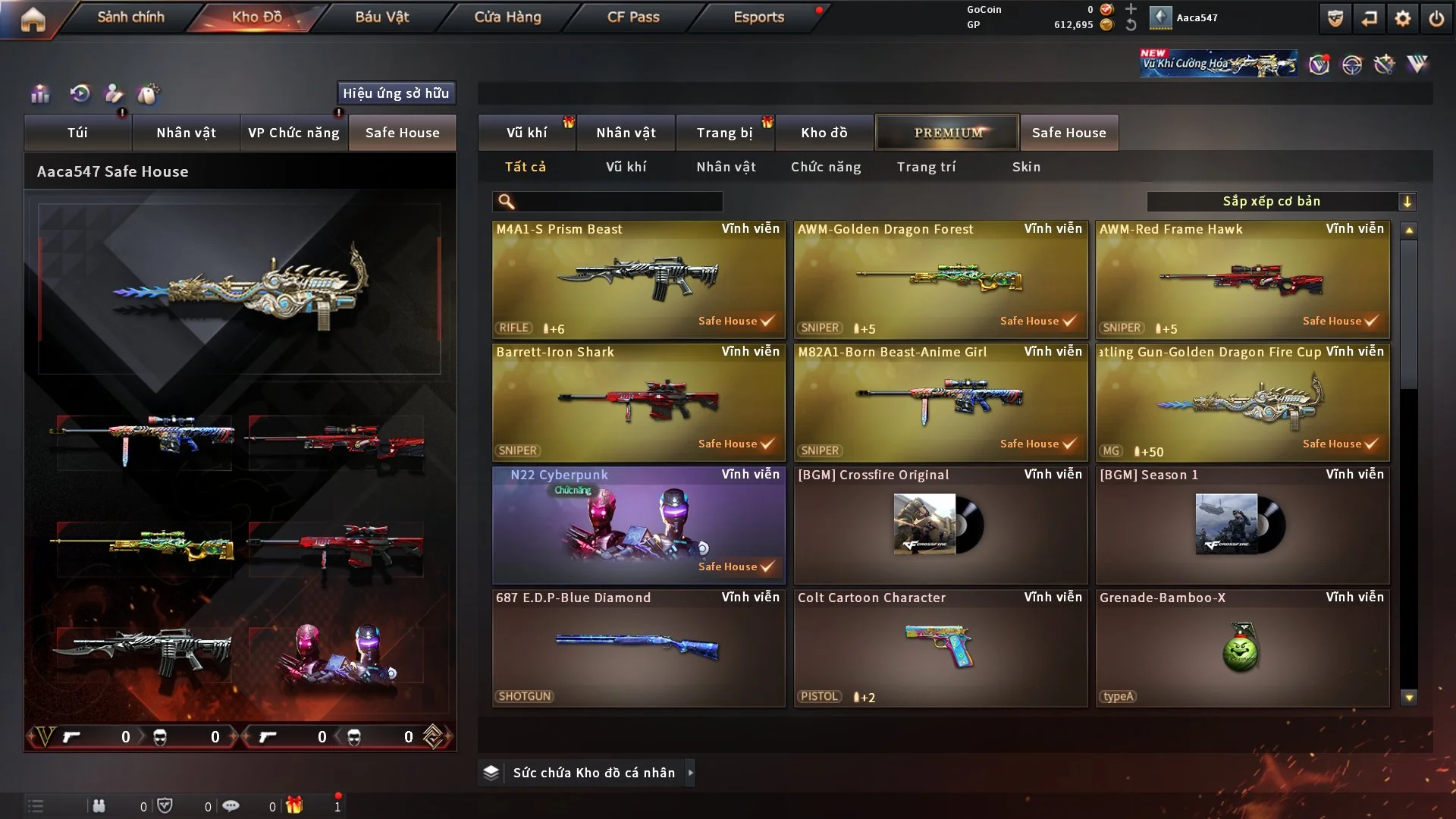Open the CF Pass menu
Screen dimensions: 1456x819
tap(633, 17)
